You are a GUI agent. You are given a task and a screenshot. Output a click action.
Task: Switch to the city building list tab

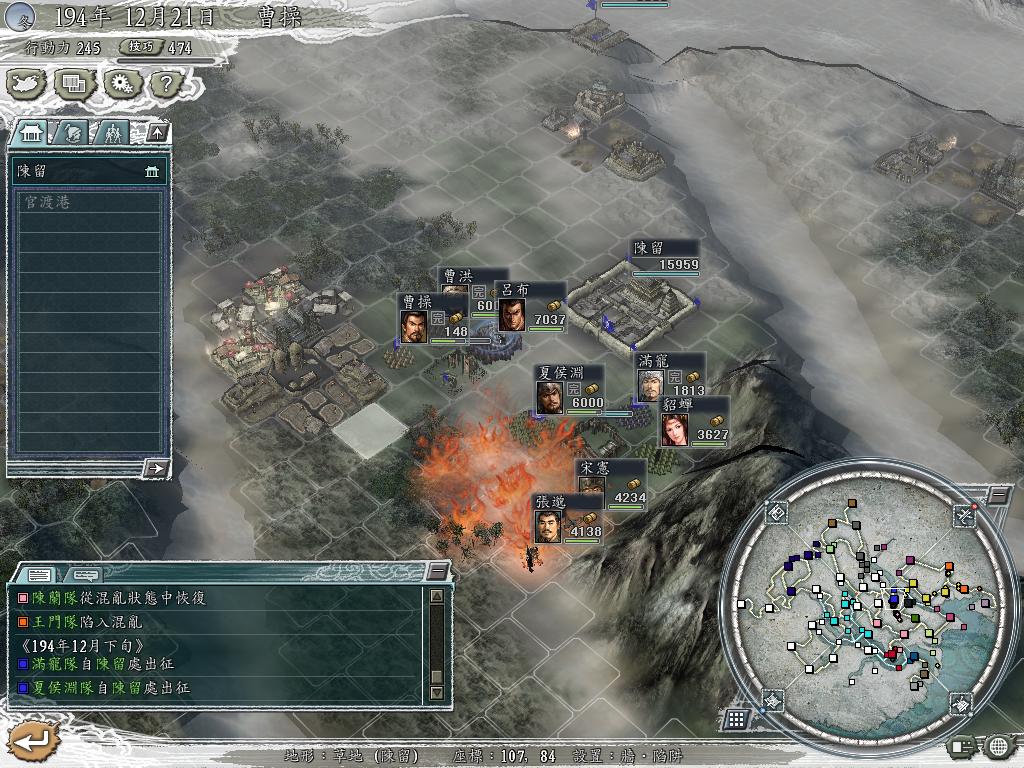31,132
